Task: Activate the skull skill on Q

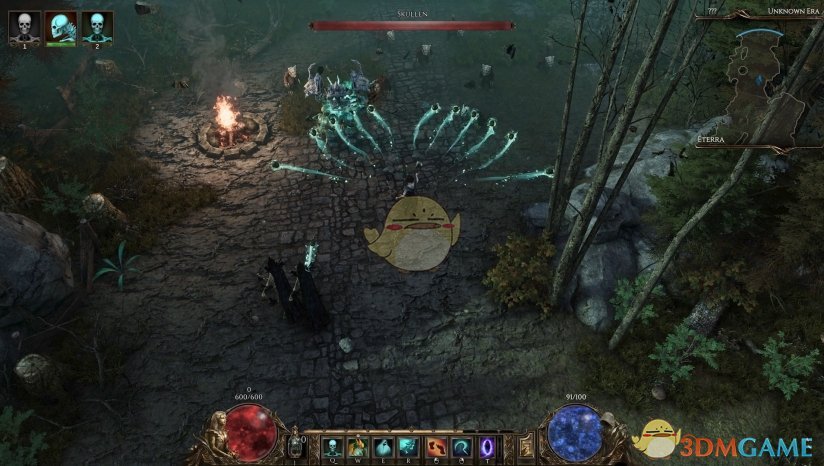Action: [332, 445]
